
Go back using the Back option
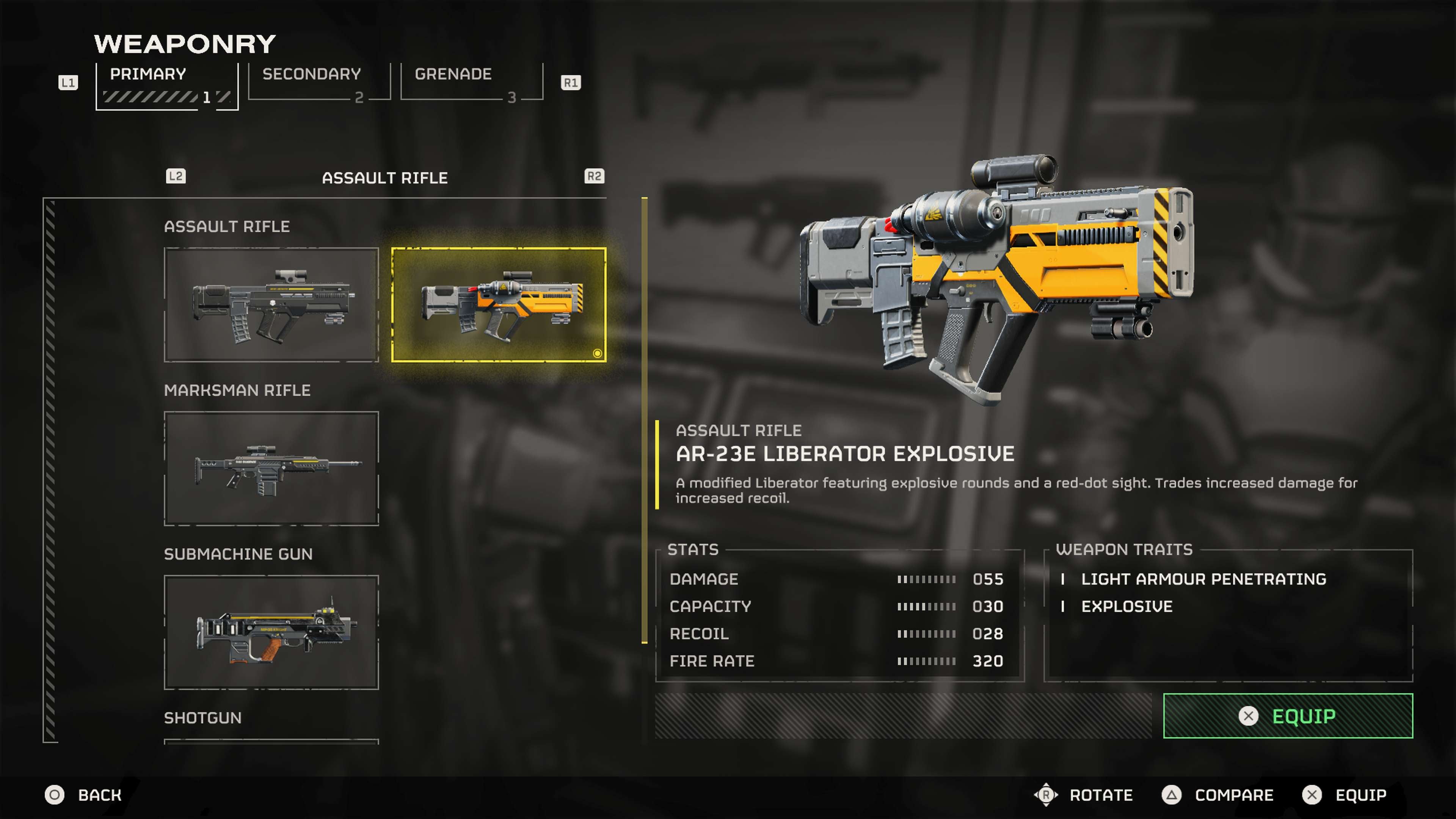pos(85,795)
